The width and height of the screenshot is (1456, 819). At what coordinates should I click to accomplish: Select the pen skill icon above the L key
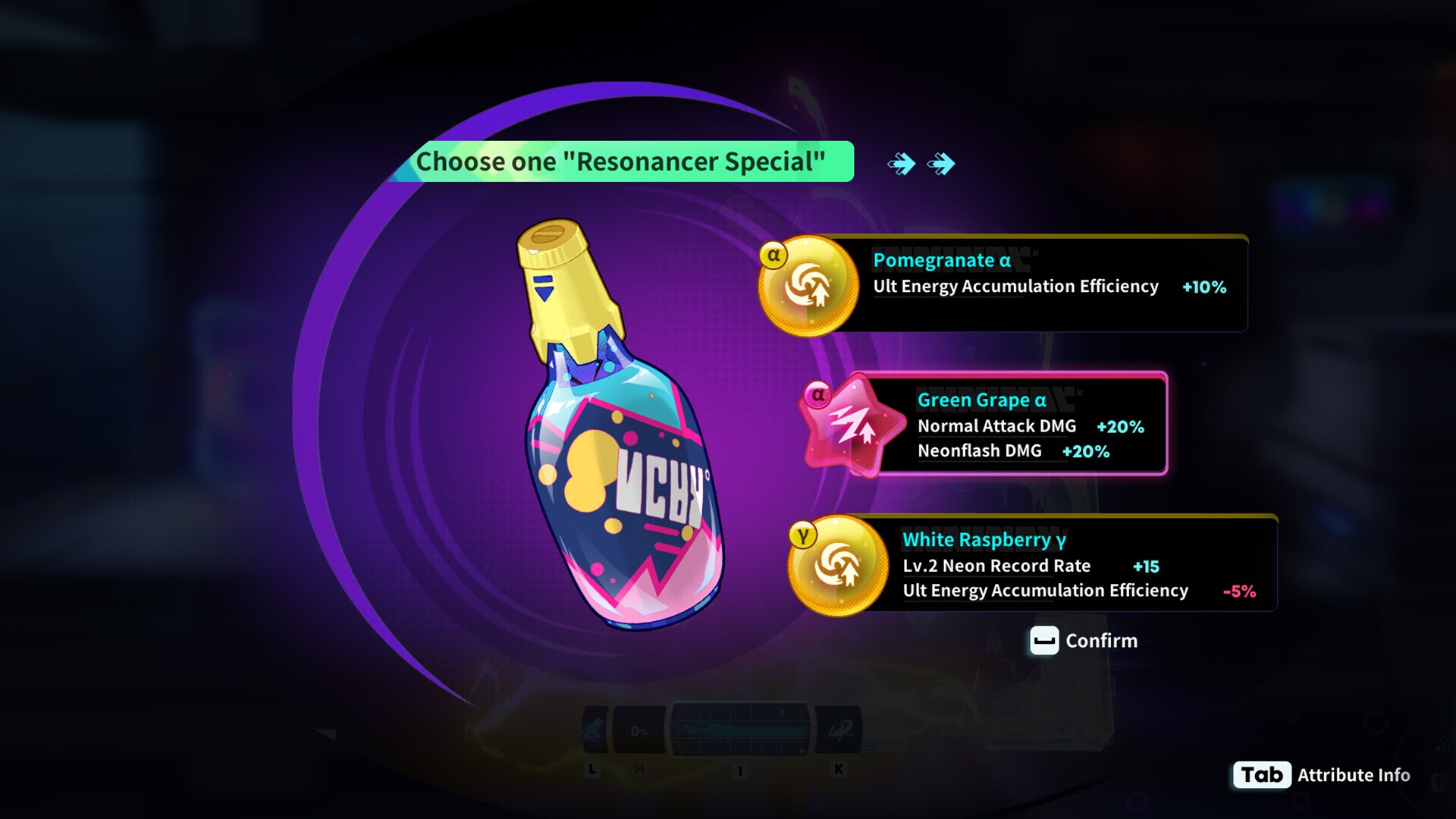coord(595,729)
